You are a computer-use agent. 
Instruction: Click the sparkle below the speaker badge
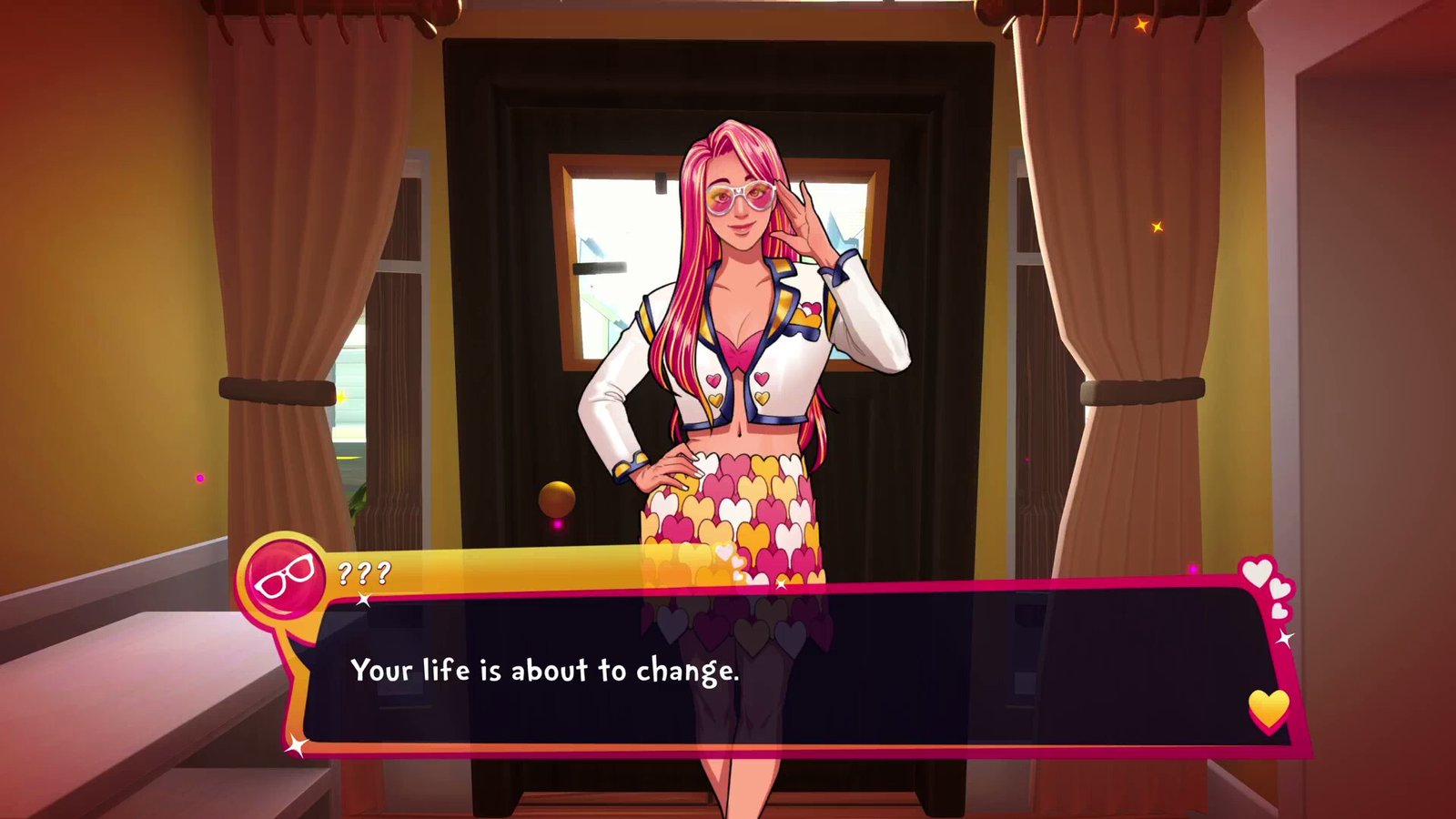click(x=363, y=599)
